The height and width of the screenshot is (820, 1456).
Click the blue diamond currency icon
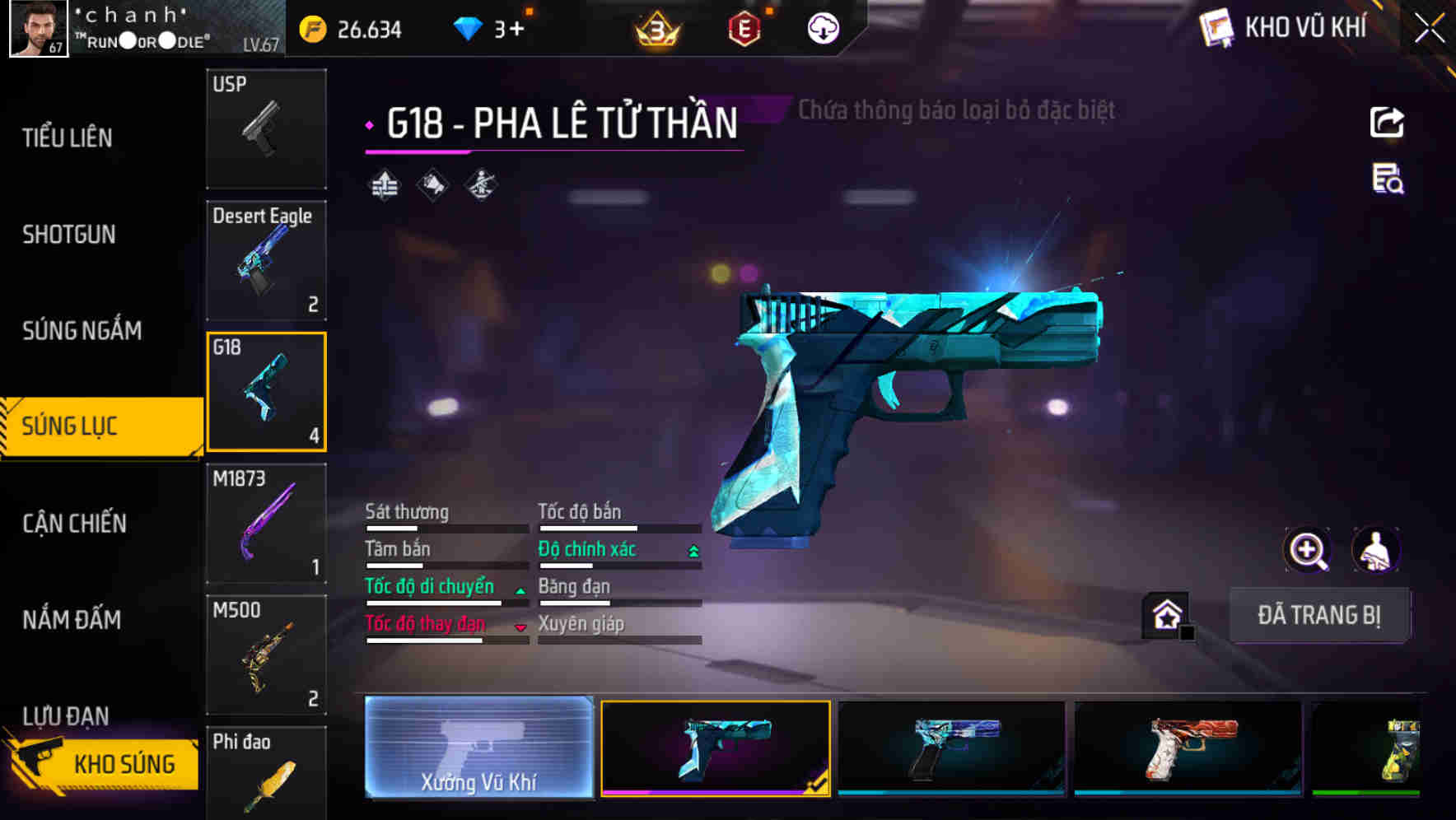click(465, 27)
